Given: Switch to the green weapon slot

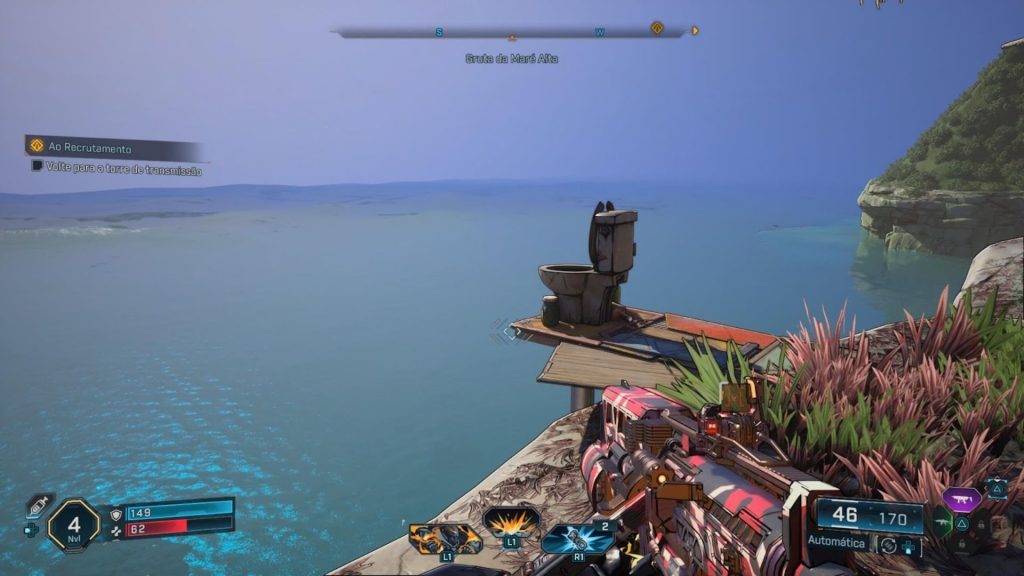Looking at the screenshot, I should click(941, 522).
